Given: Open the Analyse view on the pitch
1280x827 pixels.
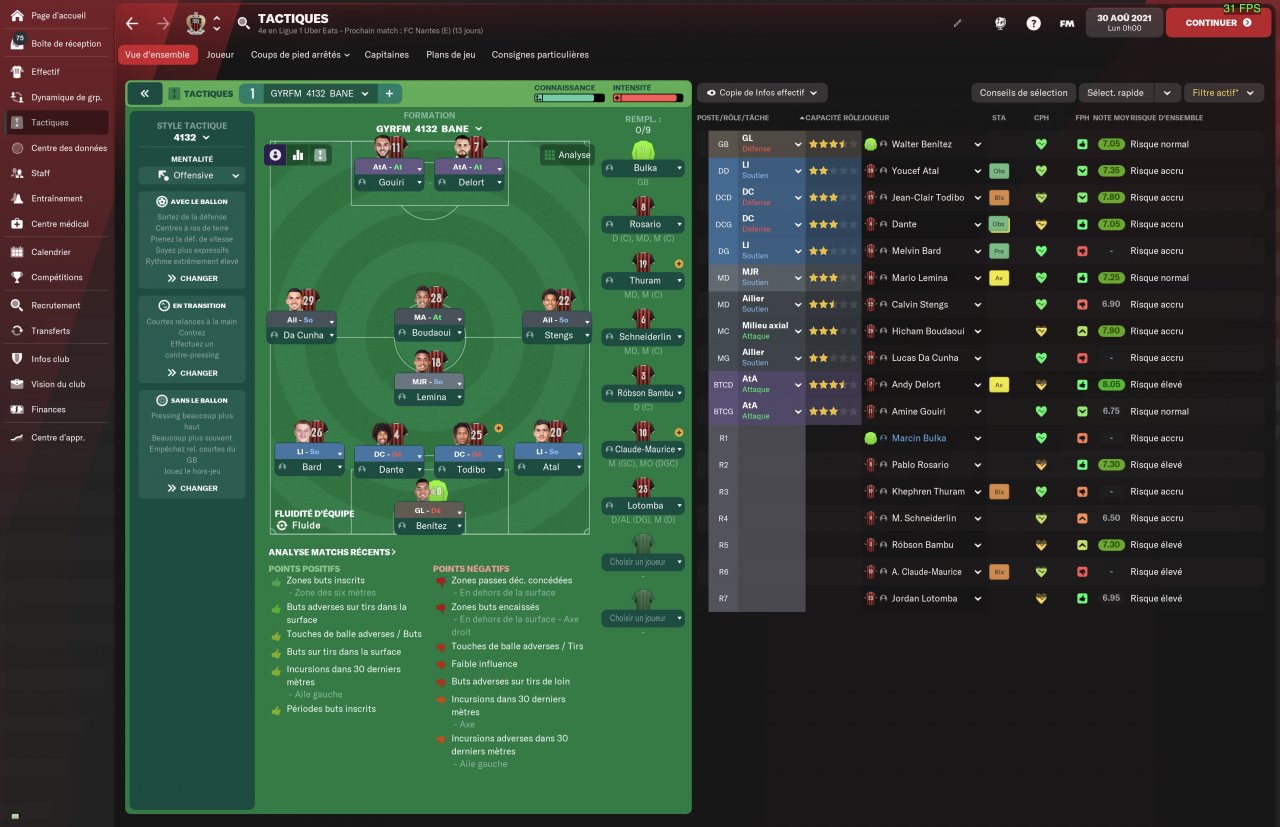Looking at the screenshot, I should (x=567, y=155).
